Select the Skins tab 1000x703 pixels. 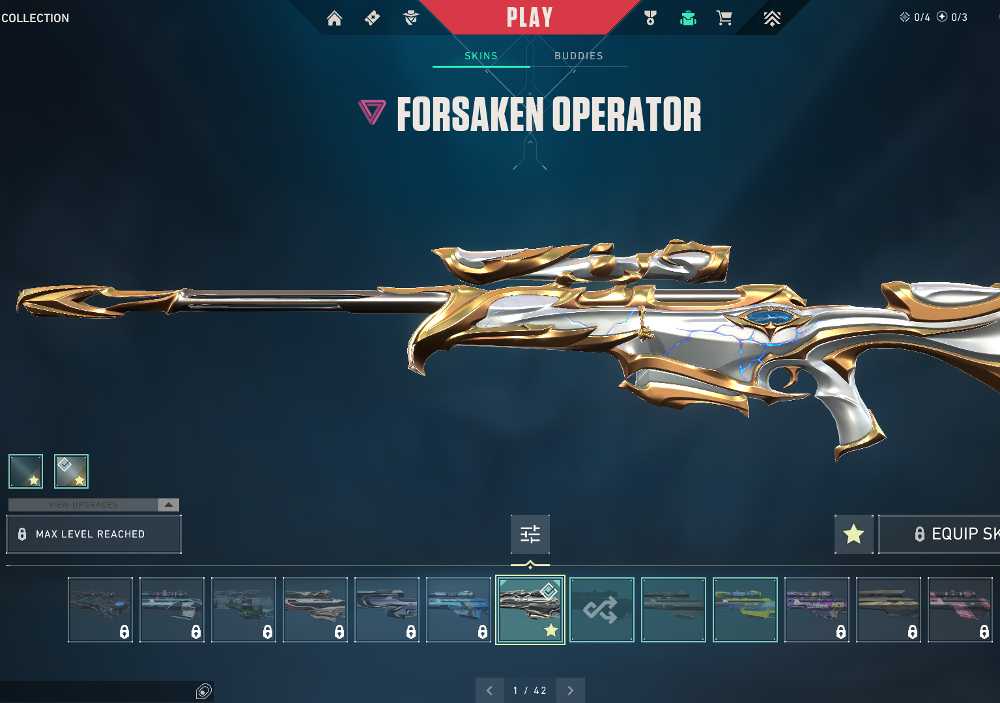tap(481, 56)
